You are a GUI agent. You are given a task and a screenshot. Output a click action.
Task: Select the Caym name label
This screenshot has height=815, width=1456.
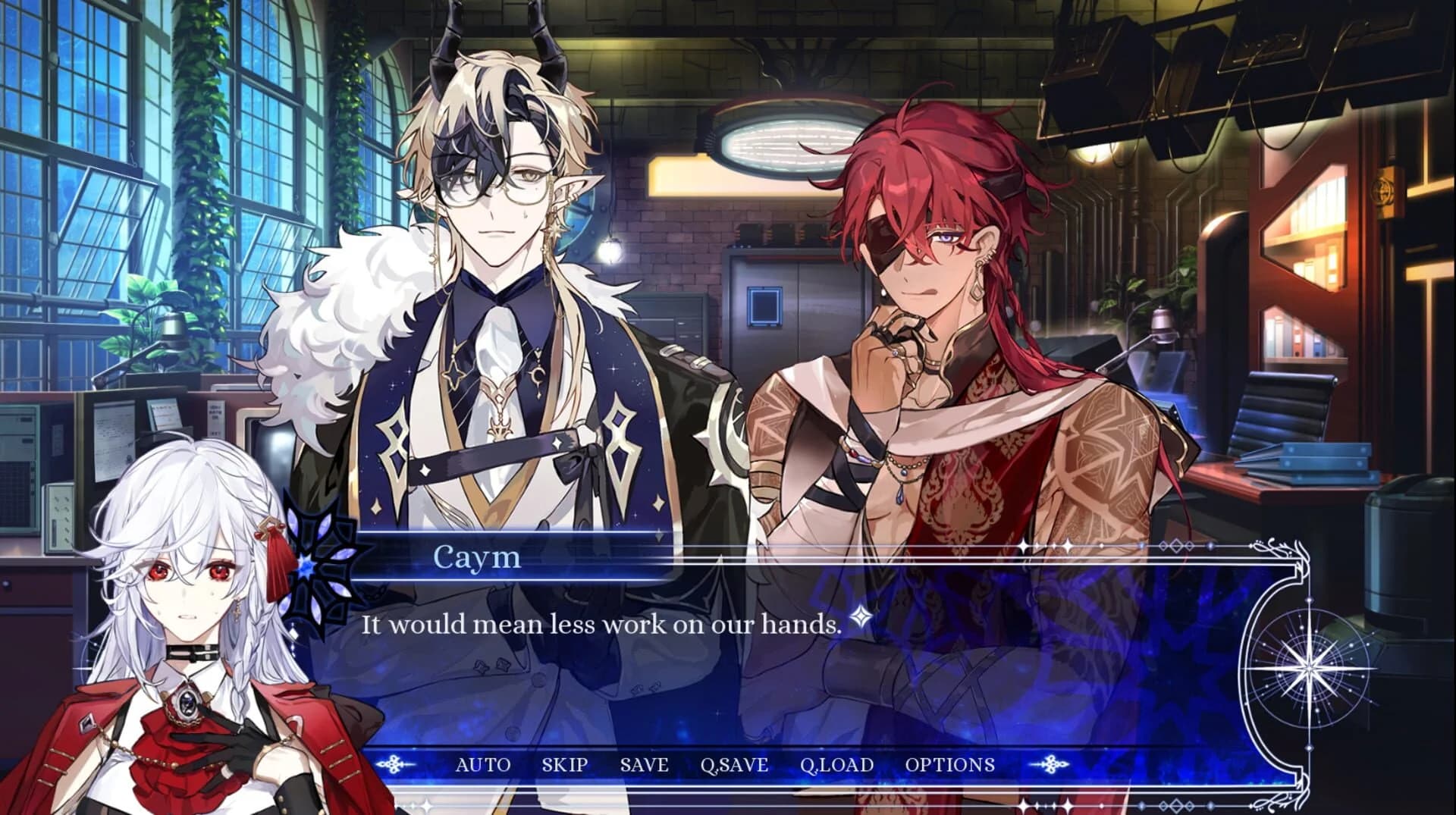tap(475, 559)
